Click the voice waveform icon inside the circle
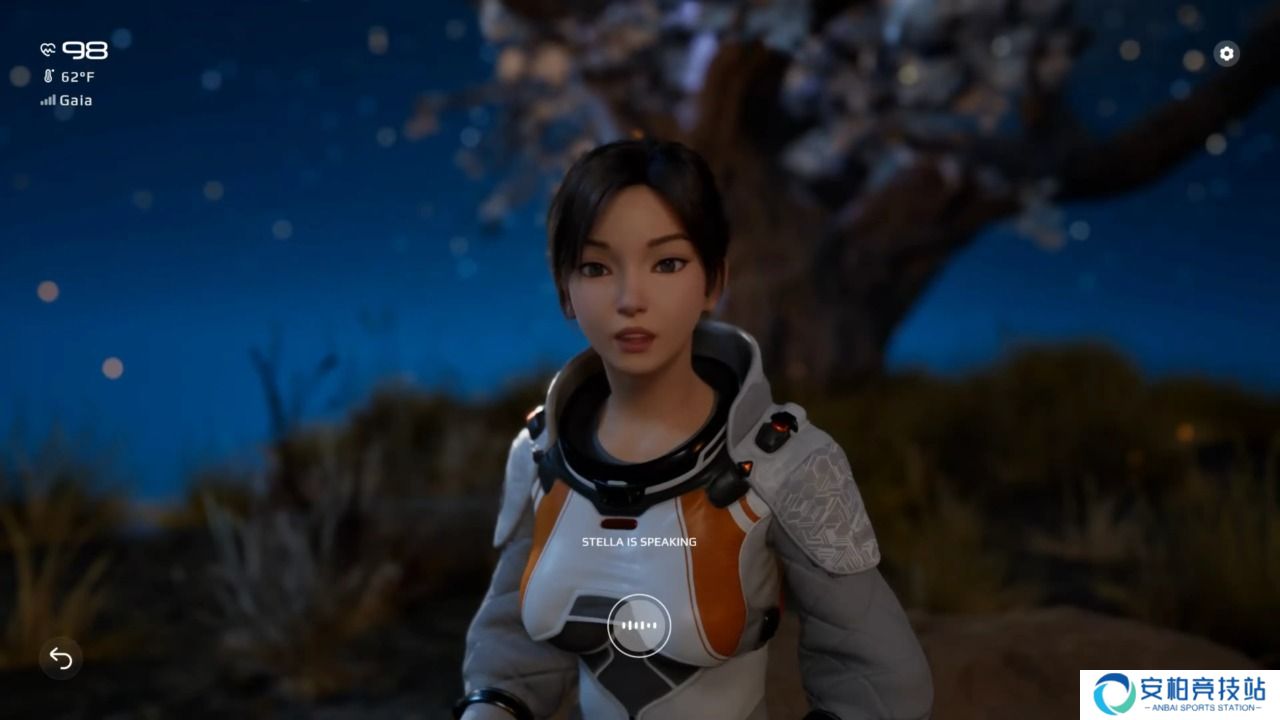The image size is (1280, 720). pyautogui.click(x=640, y=624)
